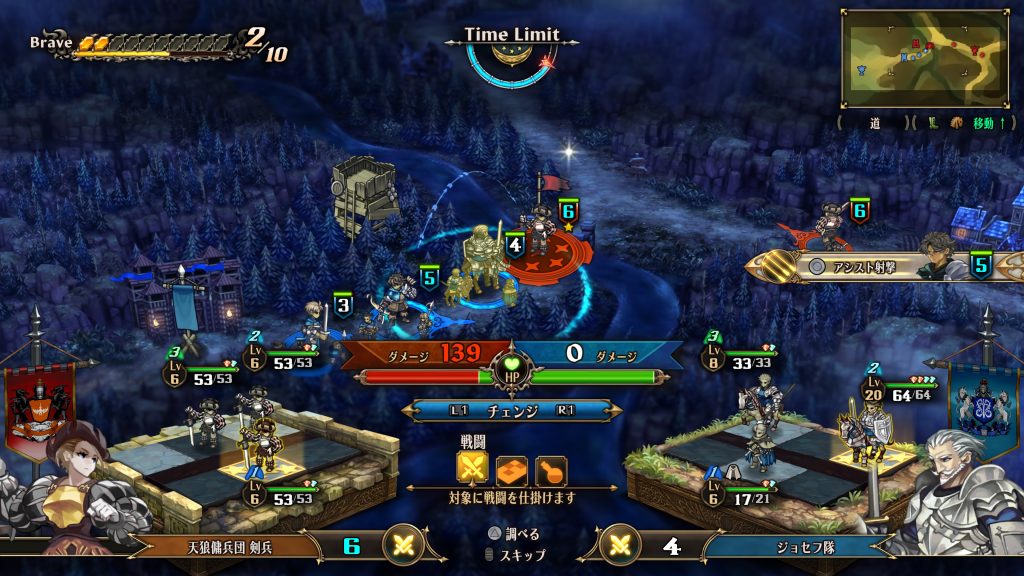Select the allied unit with number 3 badge

click(x=316, y=320)
